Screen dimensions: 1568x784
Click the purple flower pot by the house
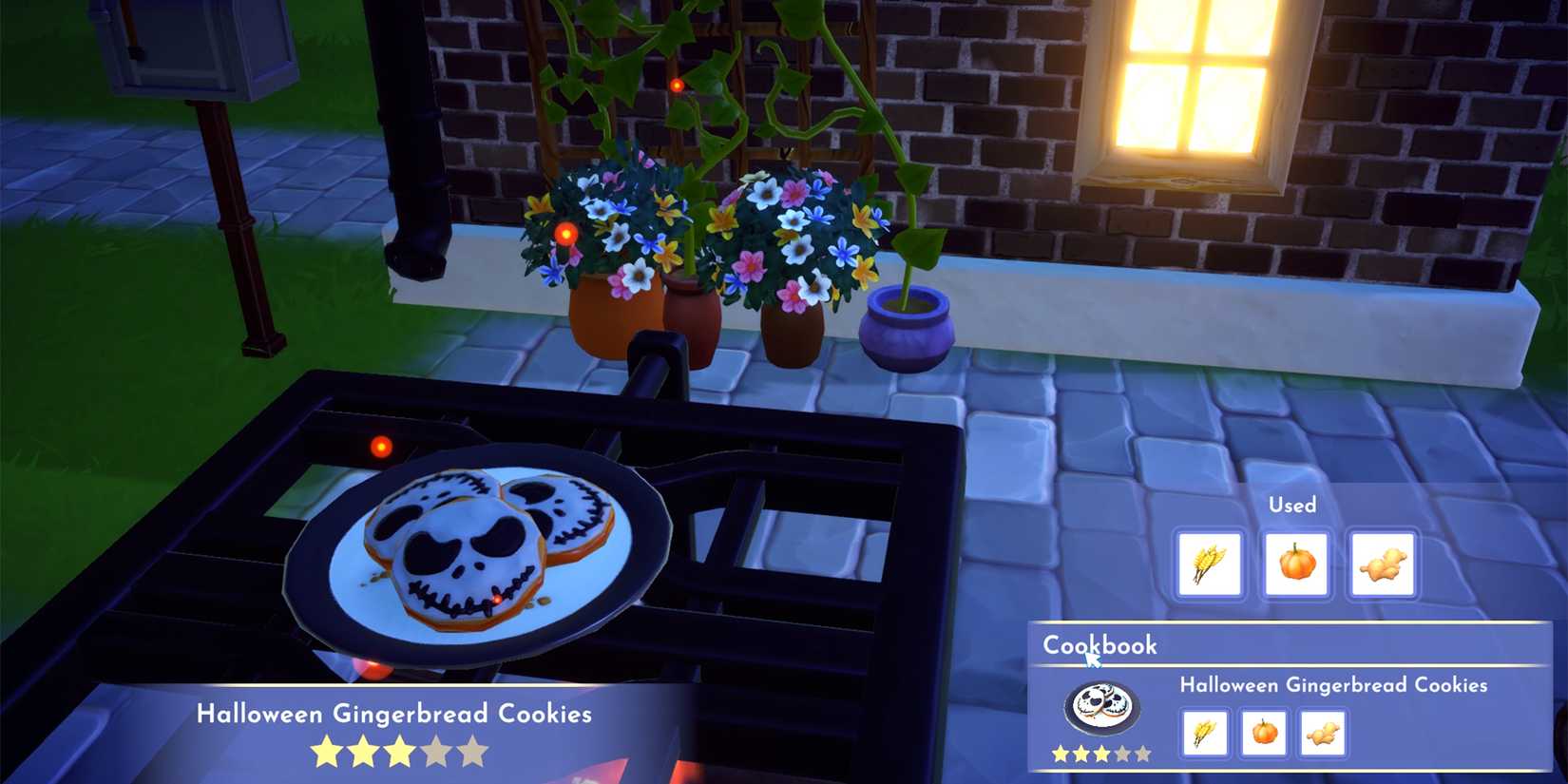(908, 330)
